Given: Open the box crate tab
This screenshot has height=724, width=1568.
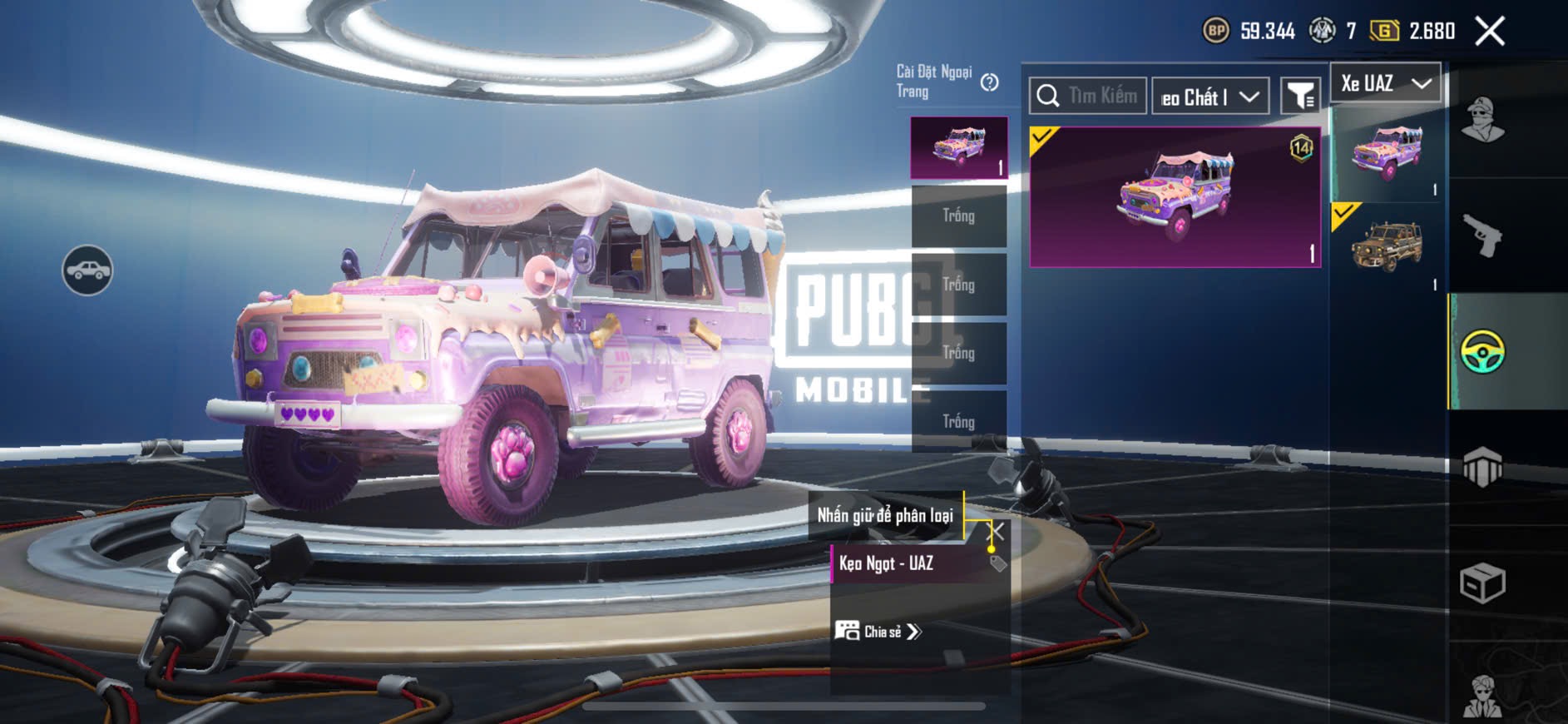Looking at the screenshot, I should [1482, 583].
